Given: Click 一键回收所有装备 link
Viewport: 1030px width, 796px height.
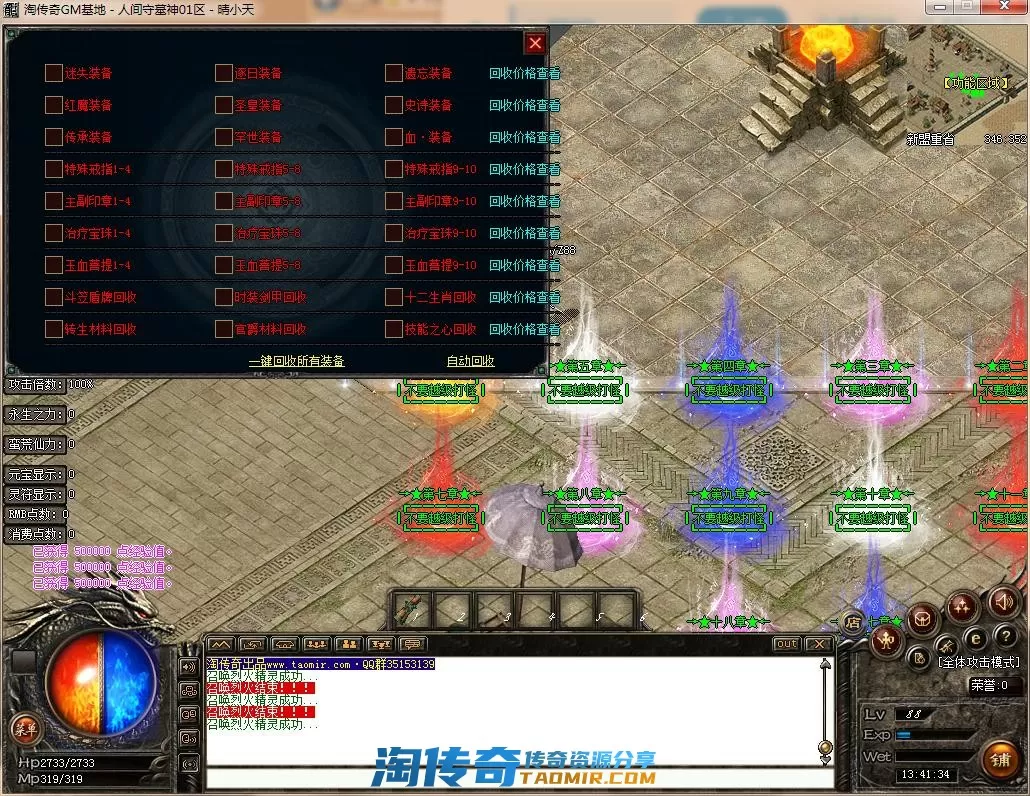Looking at the screenshot, I should pyautogui.click(x=296, y=361).
